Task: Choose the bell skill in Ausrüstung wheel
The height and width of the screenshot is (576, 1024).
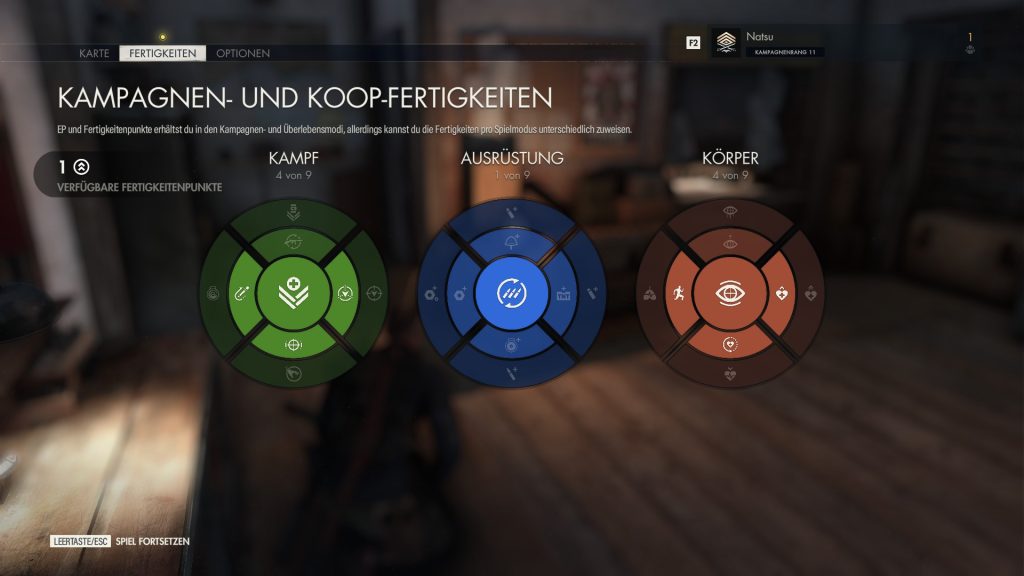Action: click(x=511, y=243)
